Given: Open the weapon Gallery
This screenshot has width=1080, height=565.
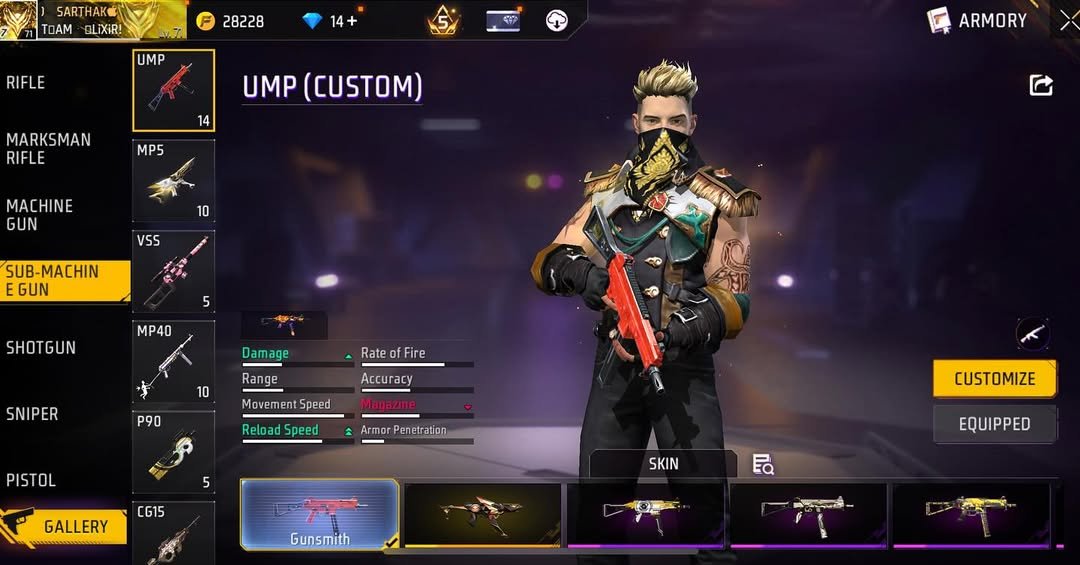Looking at the screenshot, I should 65,526.
